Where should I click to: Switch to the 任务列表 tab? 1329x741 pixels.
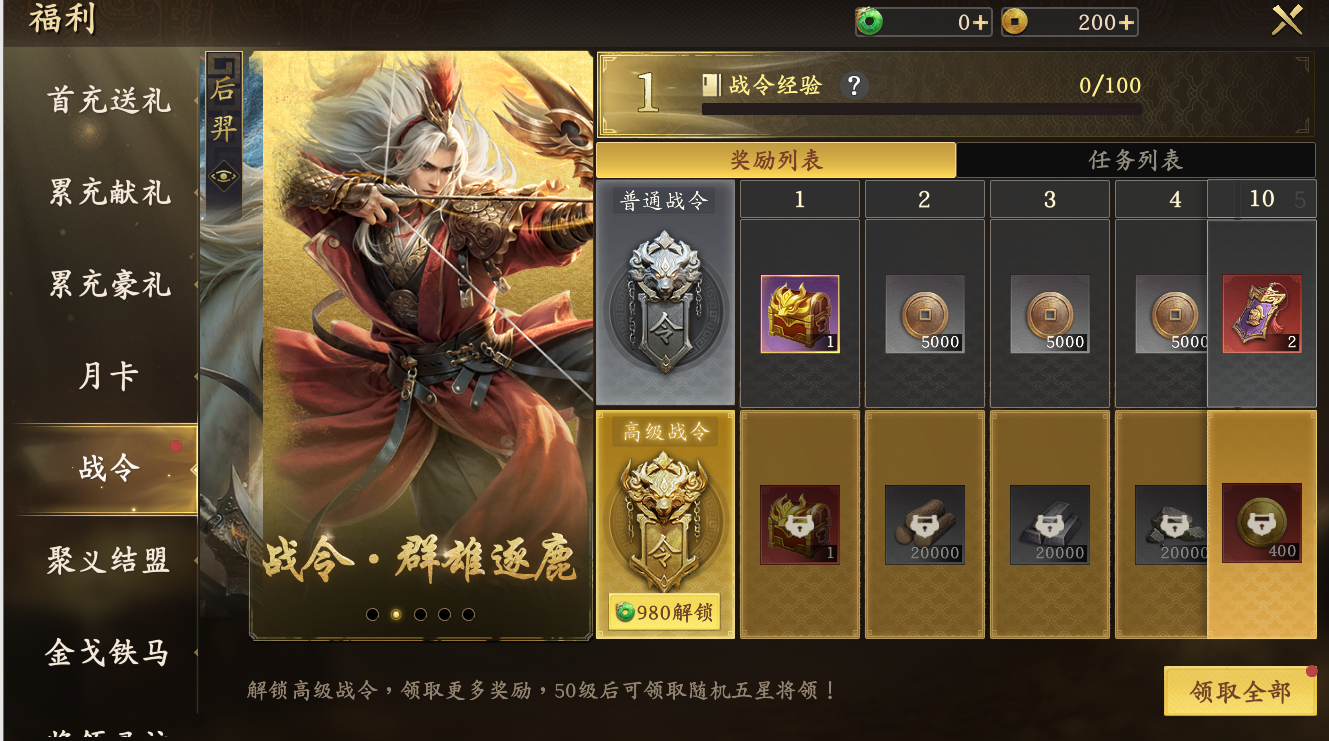1134,159
